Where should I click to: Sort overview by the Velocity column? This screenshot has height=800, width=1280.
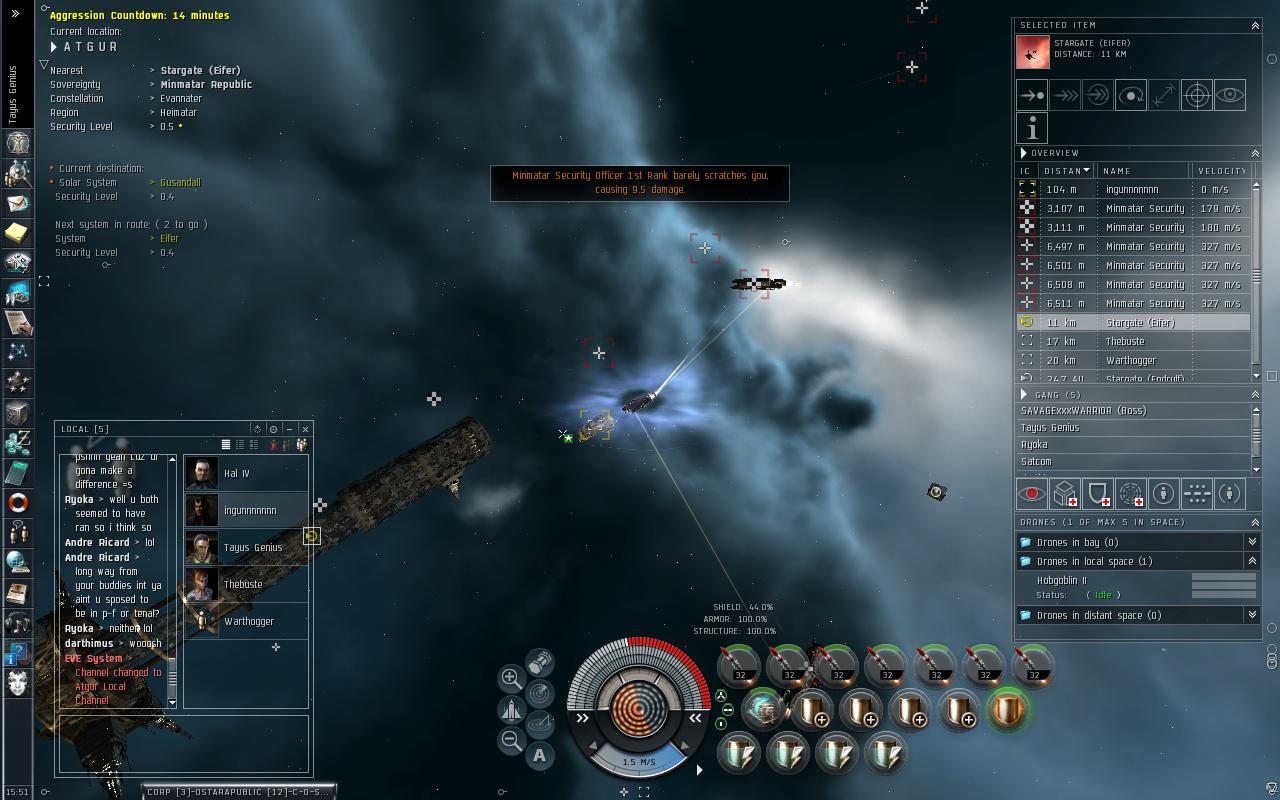[1220, 171]
